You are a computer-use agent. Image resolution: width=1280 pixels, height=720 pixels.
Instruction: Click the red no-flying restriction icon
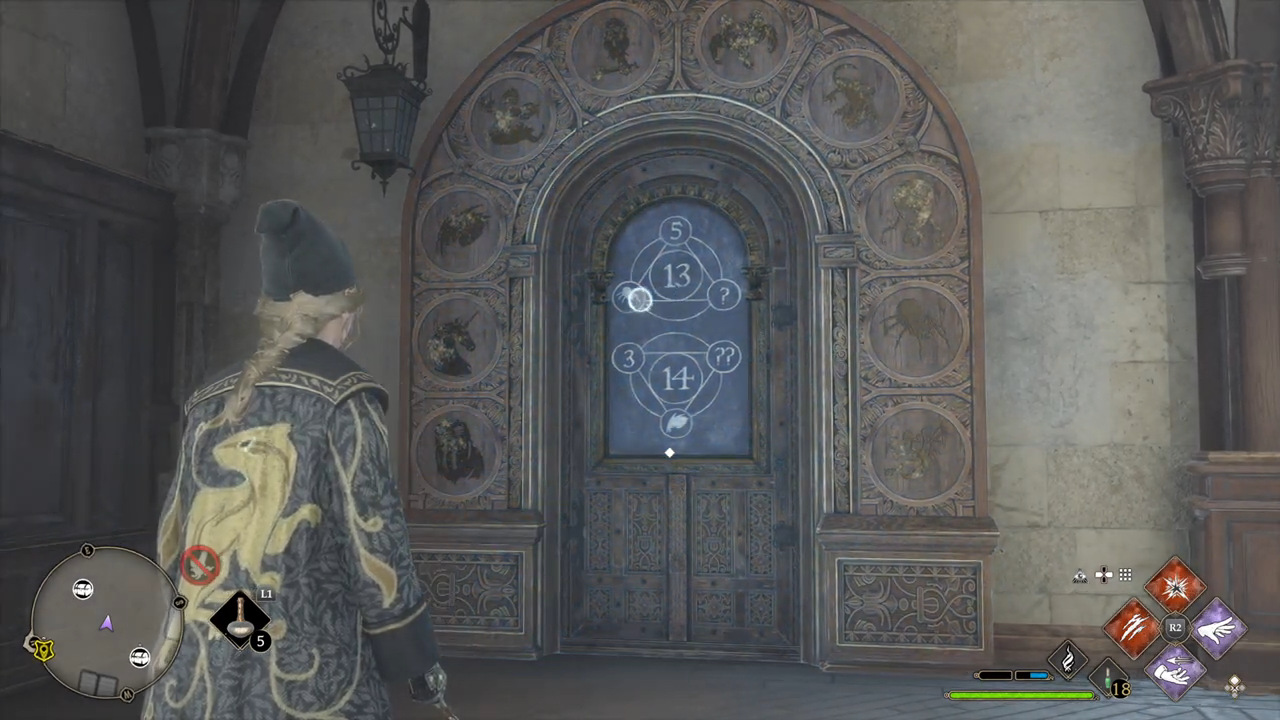[x=200, y=564]
